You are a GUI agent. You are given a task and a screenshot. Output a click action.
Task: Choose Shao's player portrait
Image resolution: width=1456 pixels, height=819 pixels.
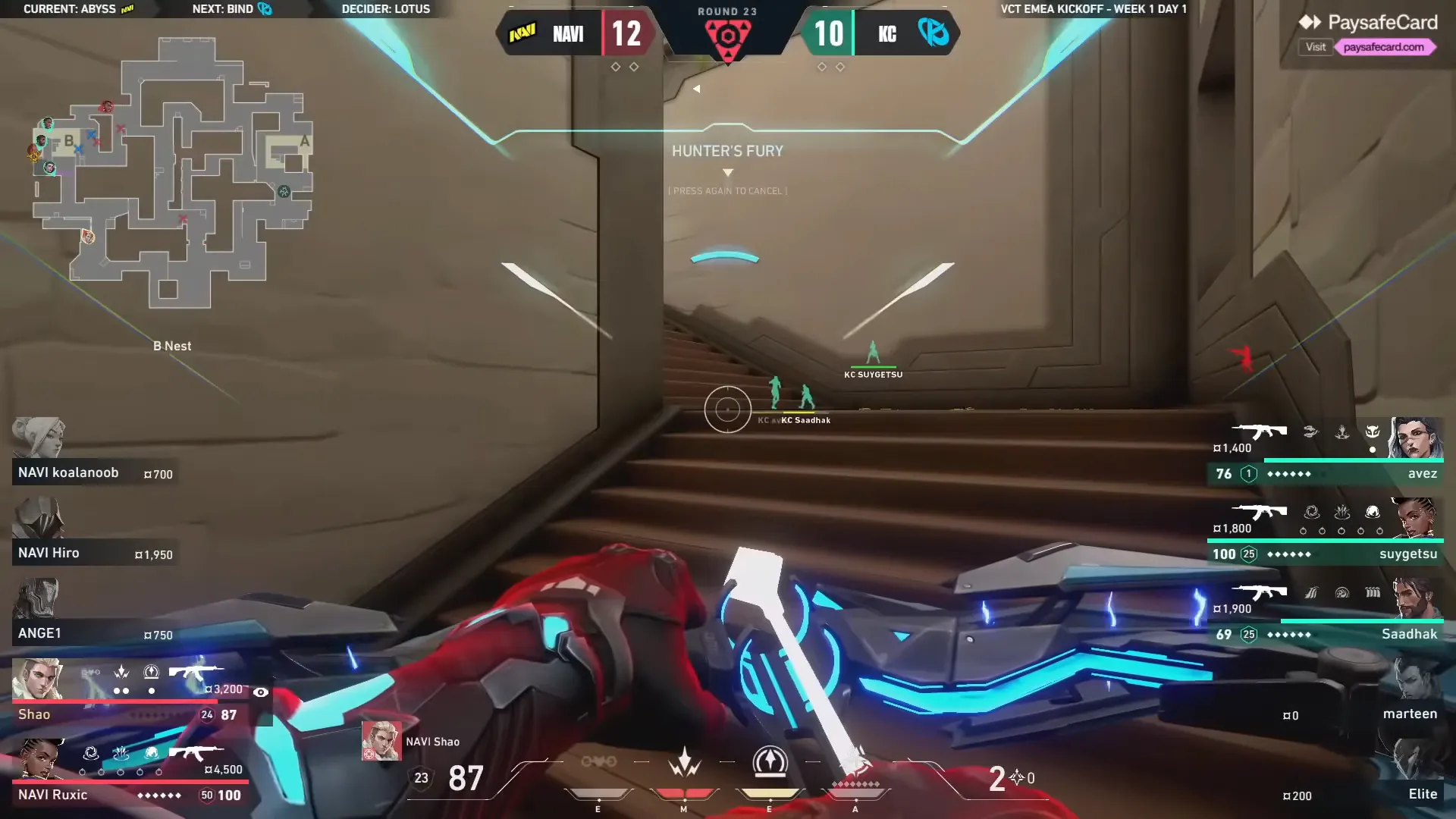(x=36, y=679)
